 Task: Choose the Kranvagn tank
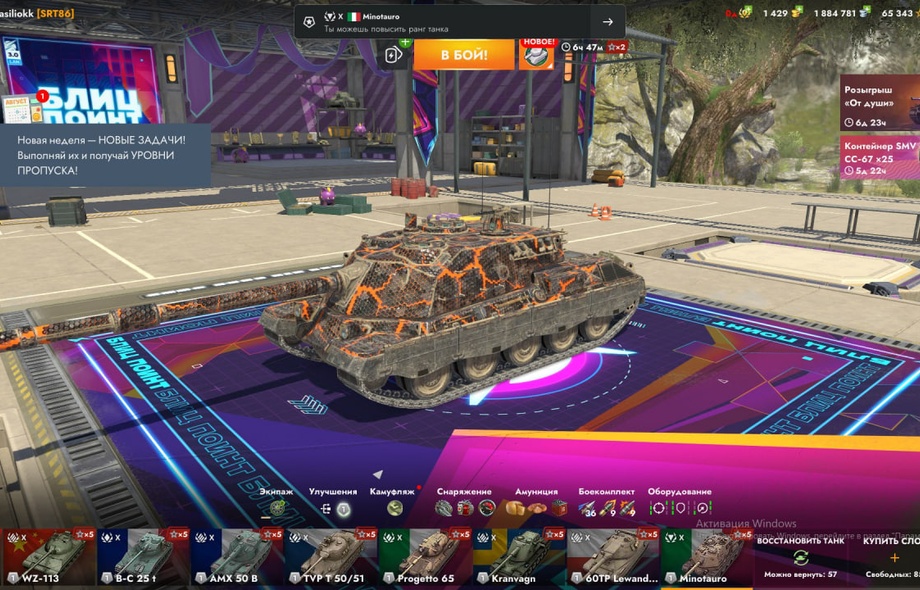point(518,558)
